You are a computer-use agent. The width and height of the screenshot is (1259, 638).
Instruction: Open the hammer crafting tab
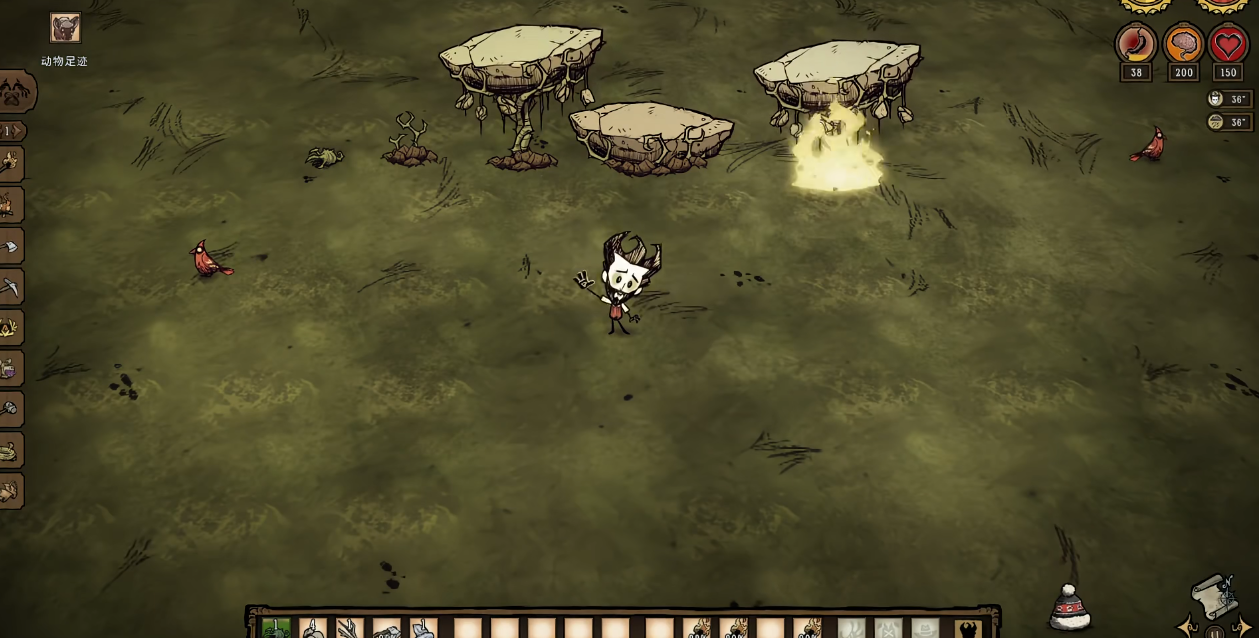click(9, 409)
